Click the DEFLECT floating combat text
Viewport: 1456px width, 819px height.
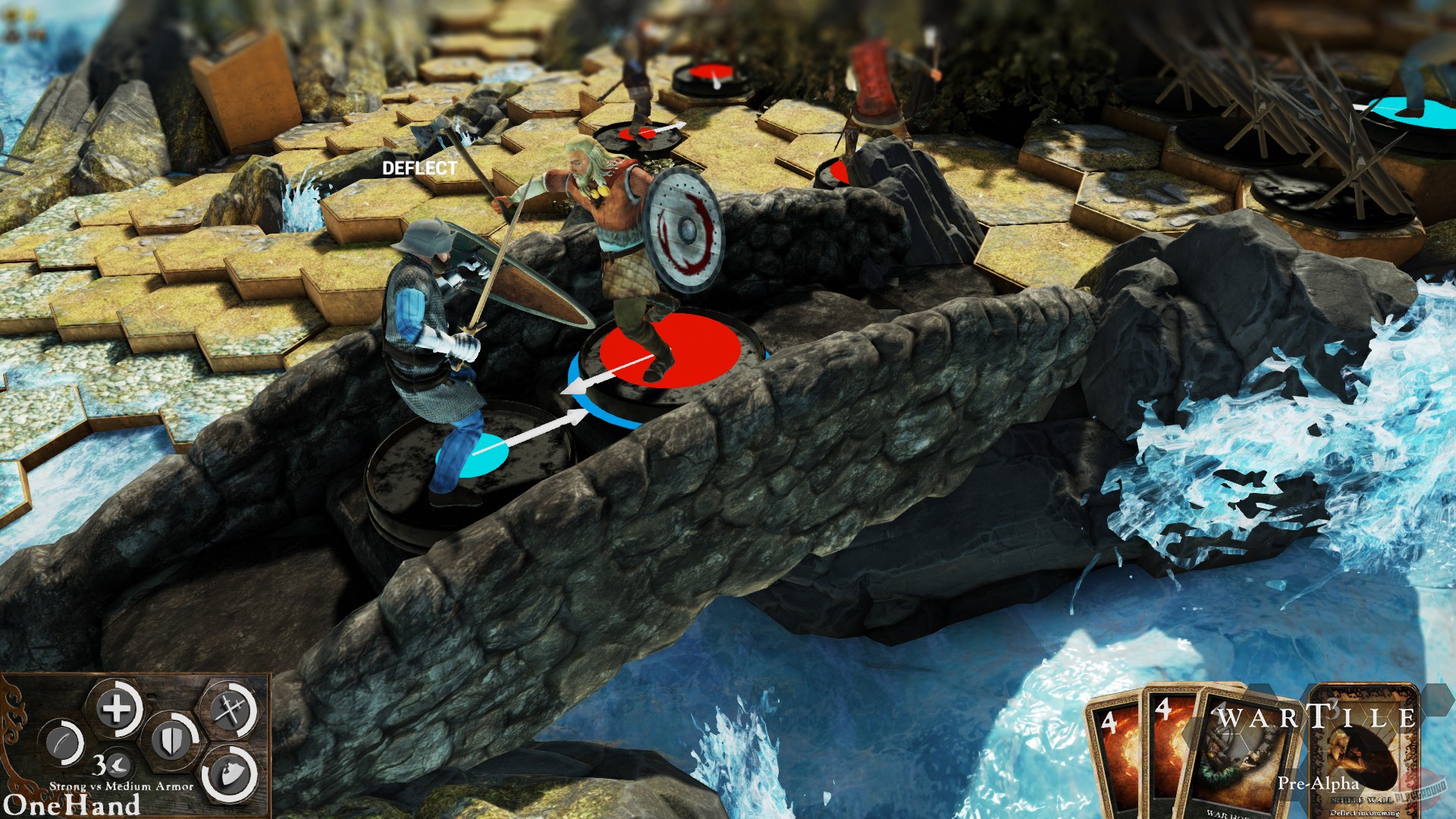point(419,168)
